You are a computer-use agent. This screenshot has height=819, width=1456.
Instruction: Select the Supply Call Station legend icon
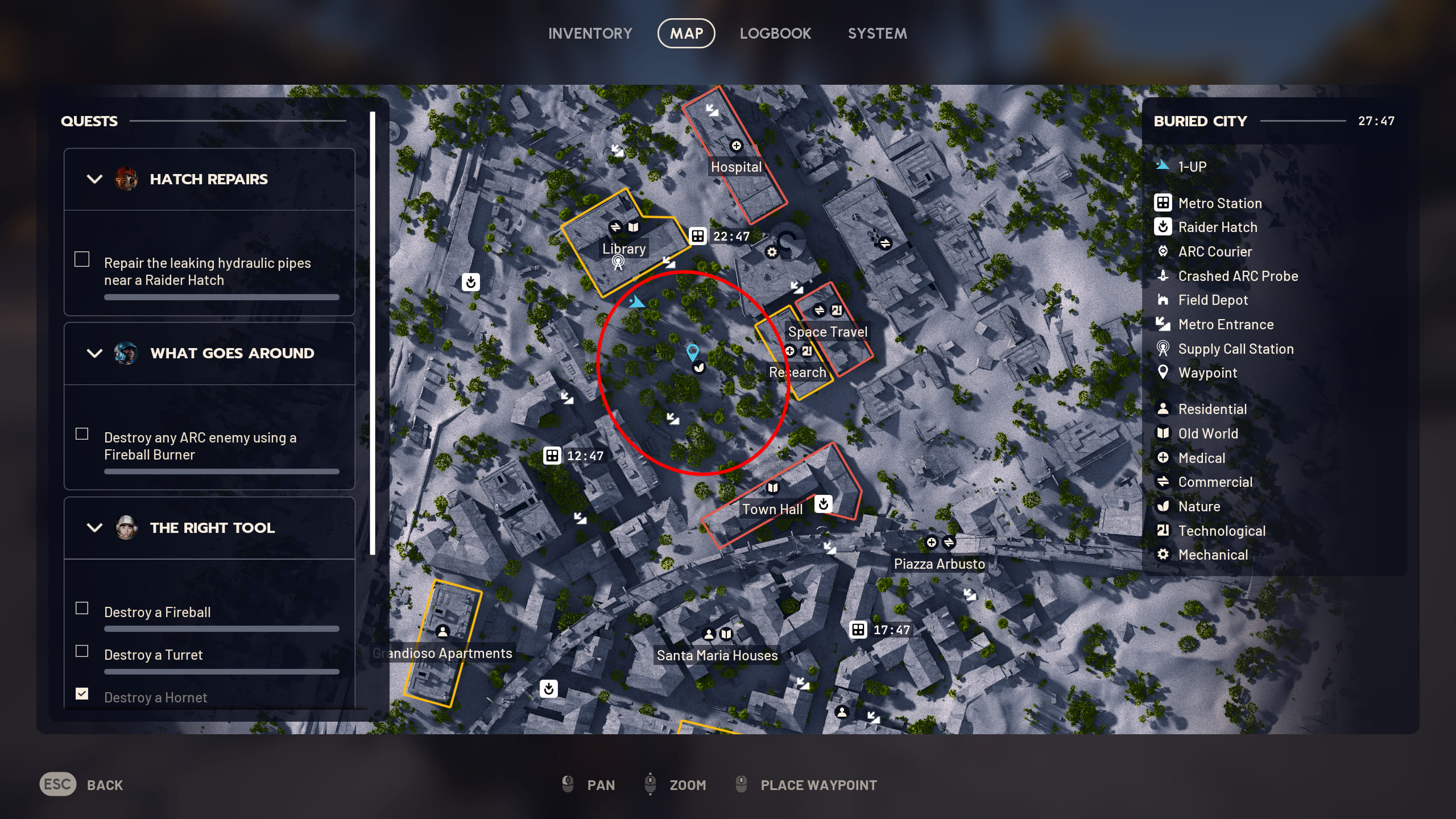point(1164,349)
